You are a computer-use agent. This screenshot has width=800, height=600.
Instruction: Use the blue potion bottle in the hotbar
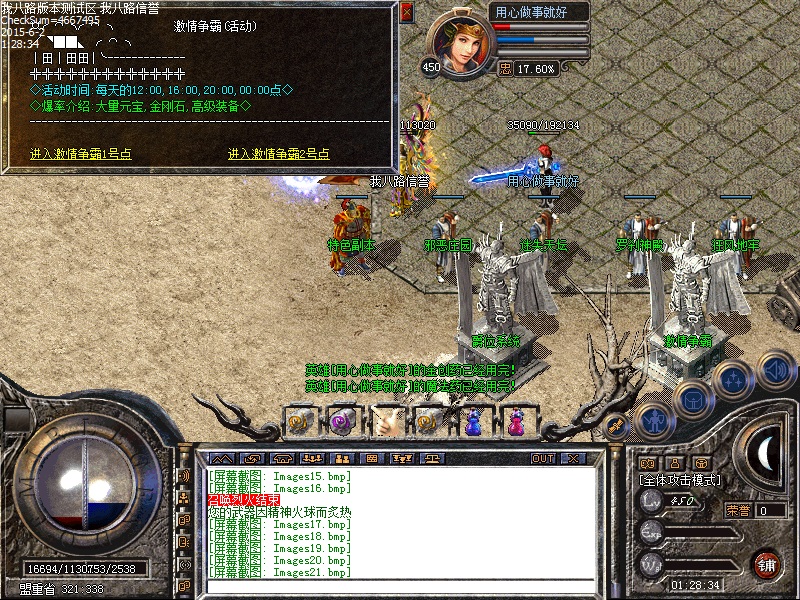[473, 422]
